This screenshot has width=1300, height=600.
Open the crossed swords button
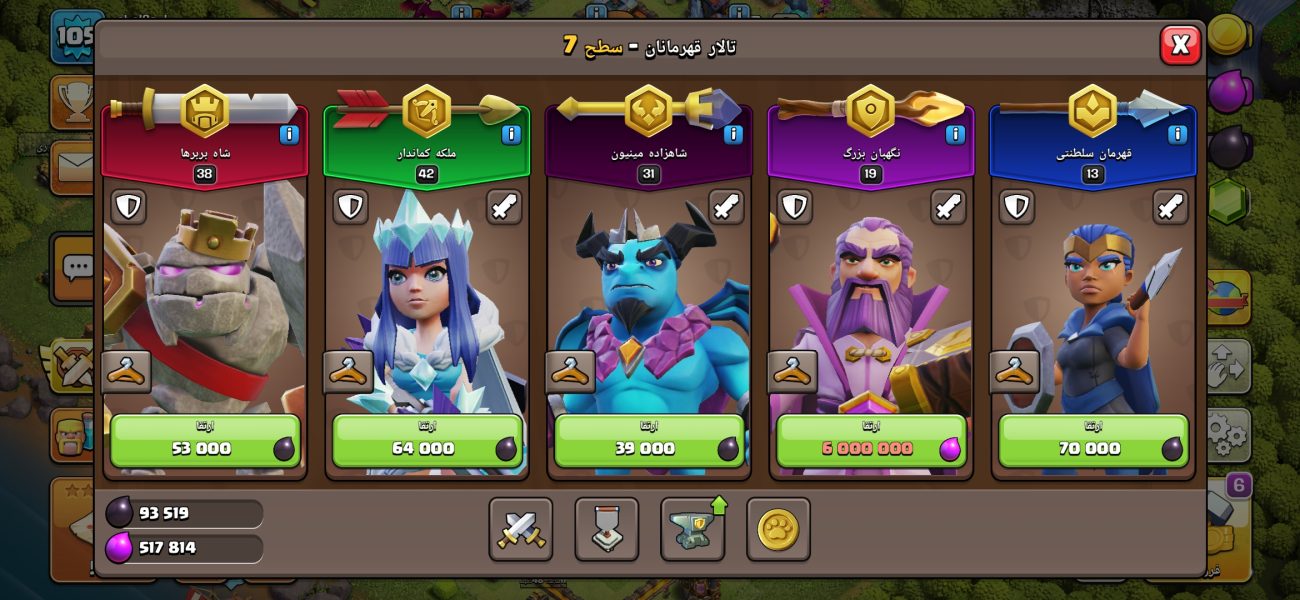(521, 529)
